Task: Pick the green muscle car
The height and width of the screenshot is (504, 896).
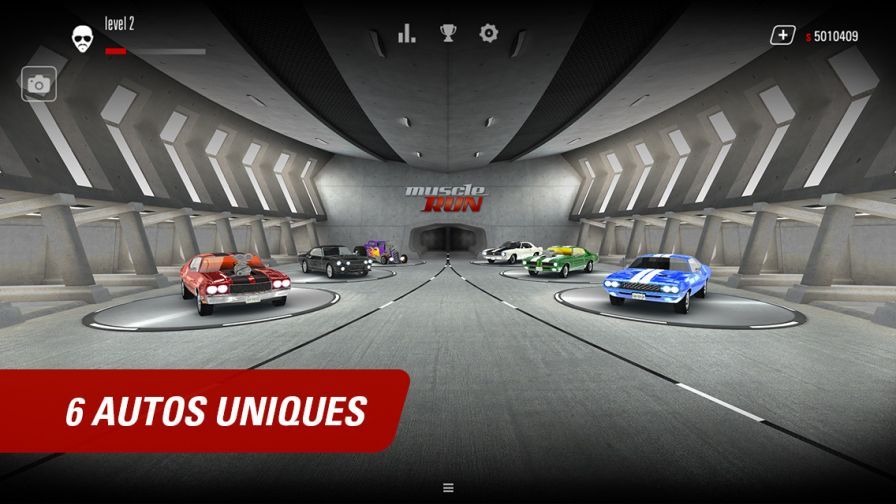Action: [x=561, y=260]
